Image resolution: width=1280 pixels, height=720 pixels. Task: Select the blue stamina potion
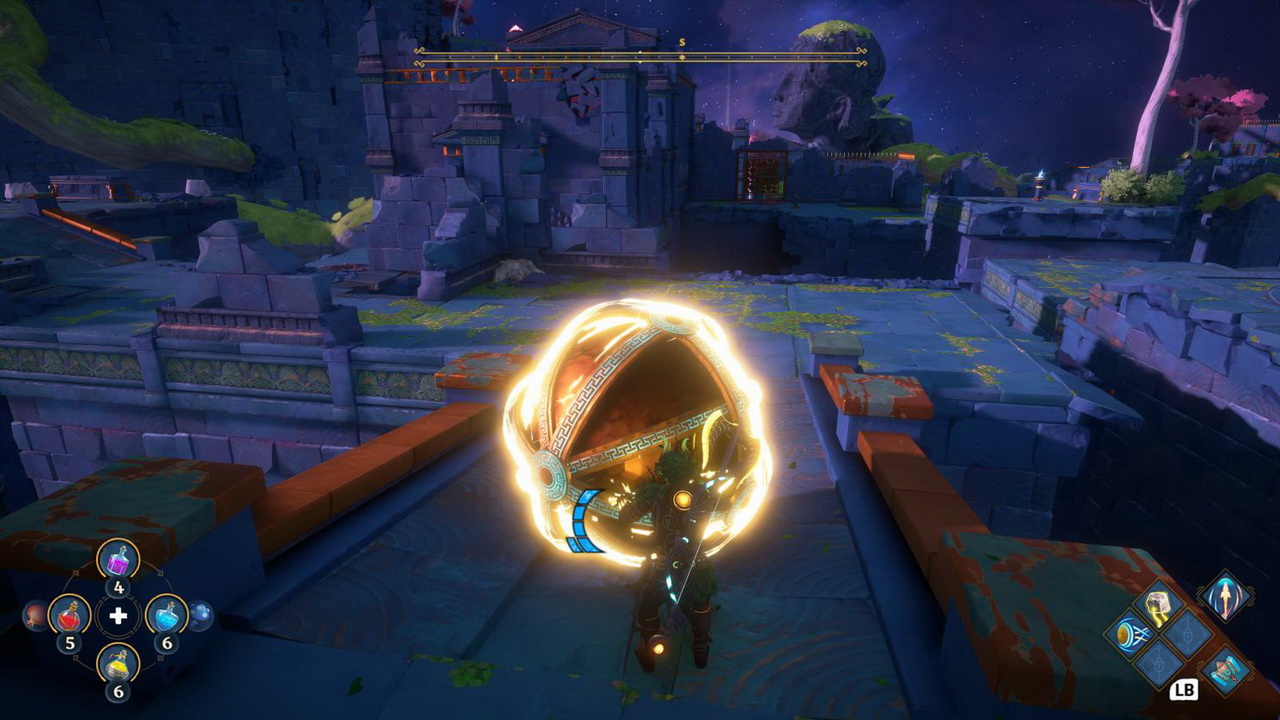click(166, 614)
